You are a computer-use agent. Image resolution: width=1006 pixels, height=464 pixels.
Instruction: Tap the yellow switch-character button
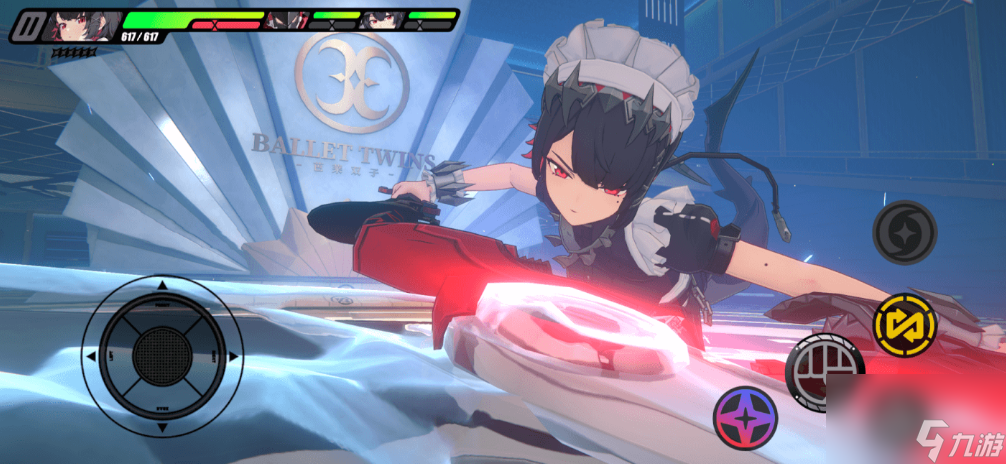tap(903, 324)
